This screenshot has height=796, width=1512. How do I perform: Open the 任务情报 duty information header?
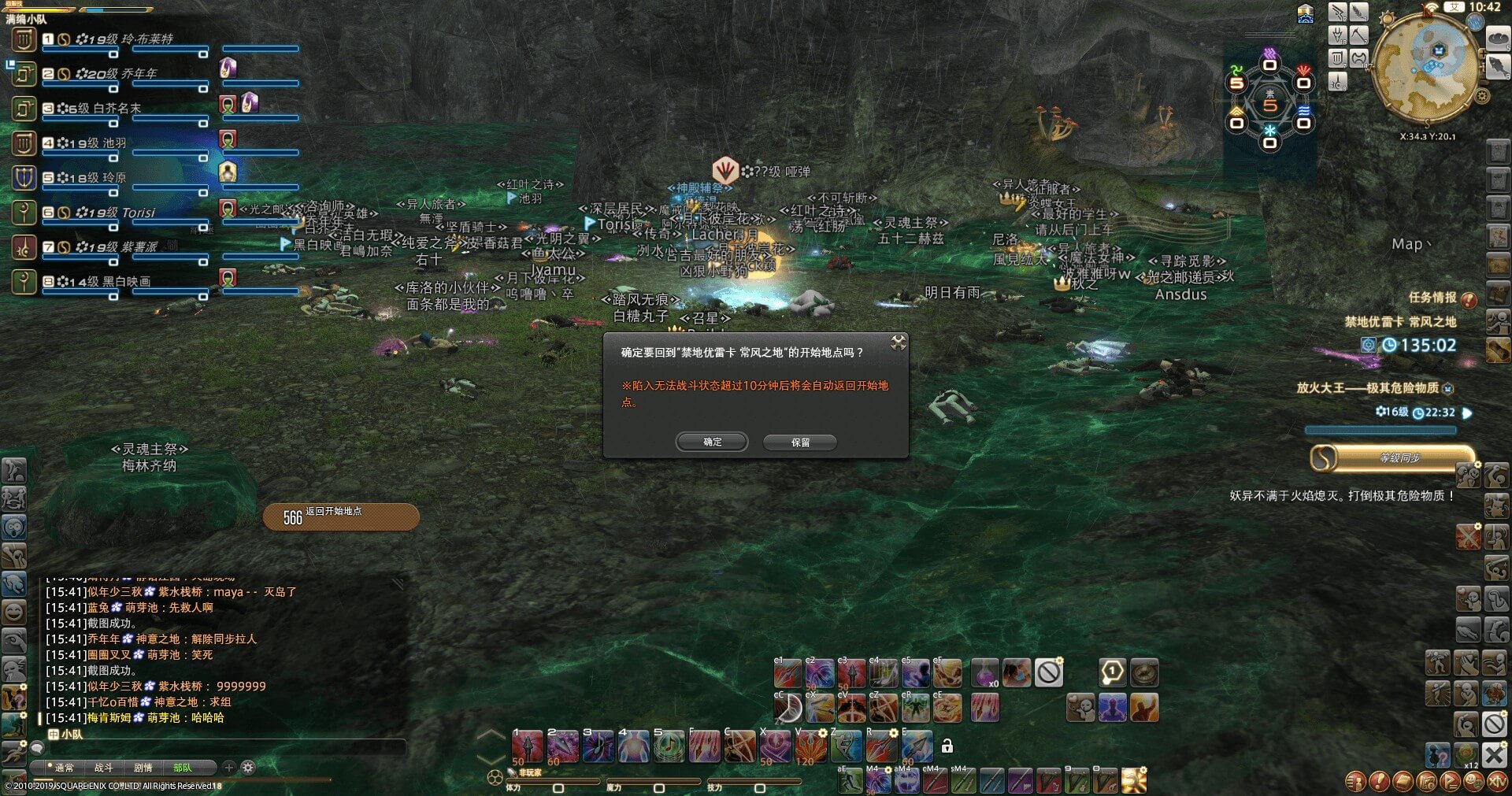tap(1432, 298)
